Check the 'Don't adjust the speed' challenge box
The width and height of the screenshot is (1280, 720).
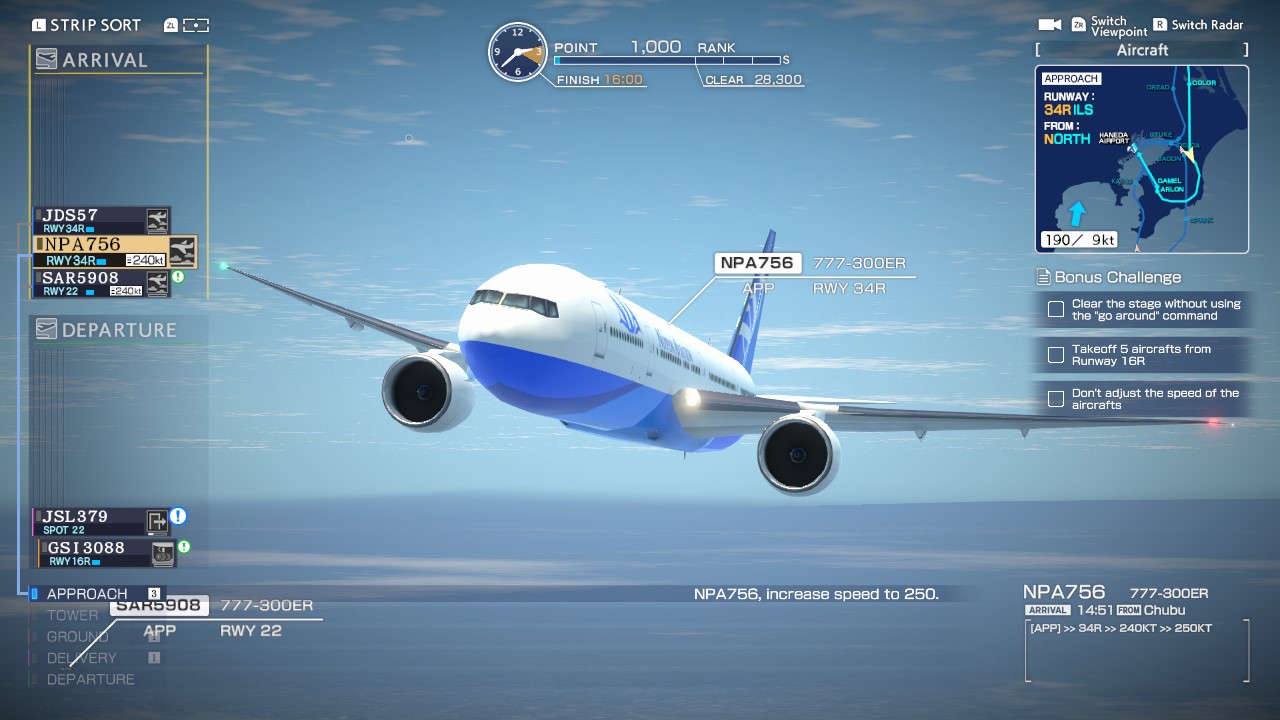pos(1055,399)
